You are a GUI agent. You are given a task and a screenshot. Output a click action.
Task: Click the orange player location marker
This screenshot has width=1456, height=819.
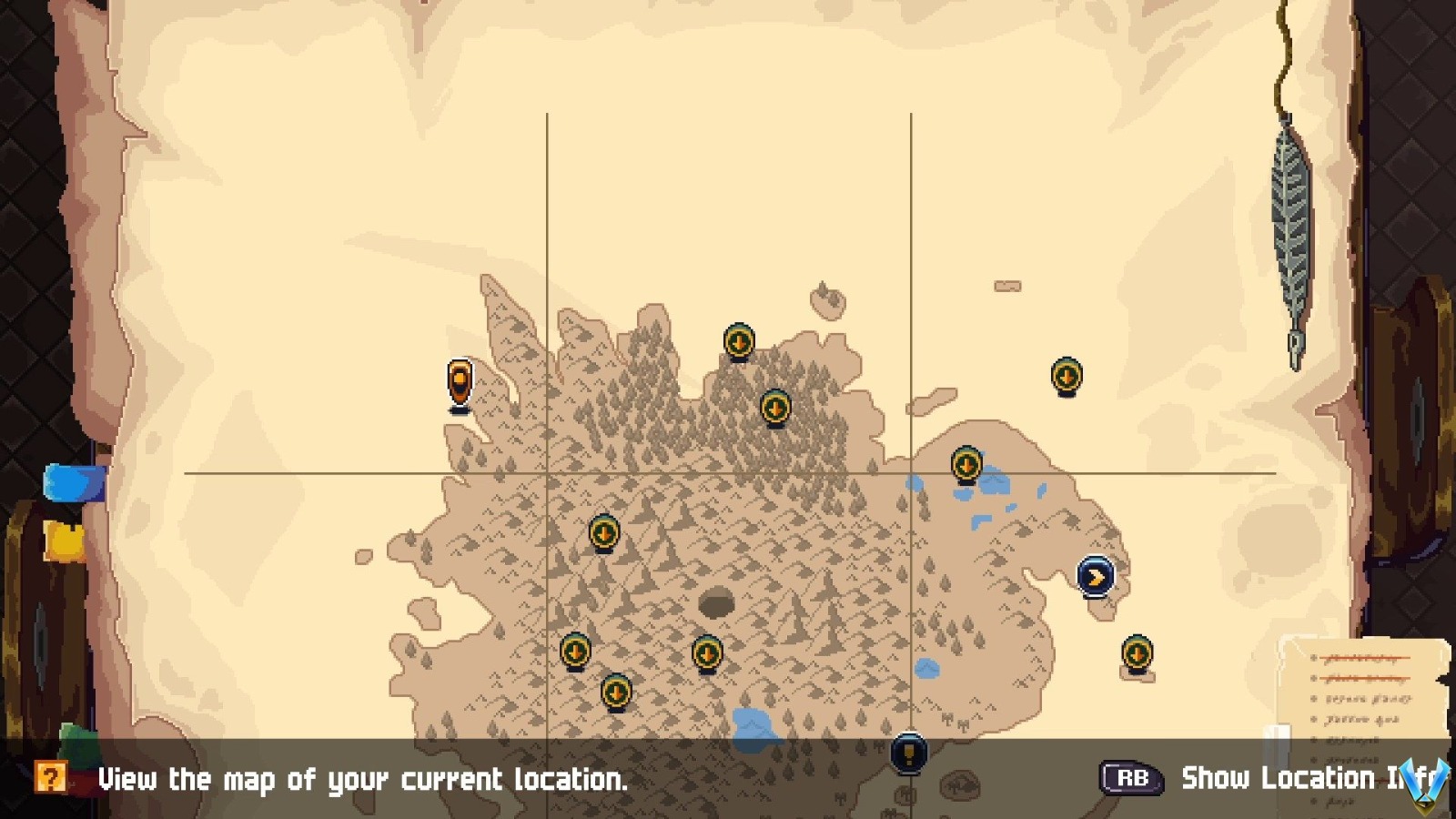pos(460,380)
